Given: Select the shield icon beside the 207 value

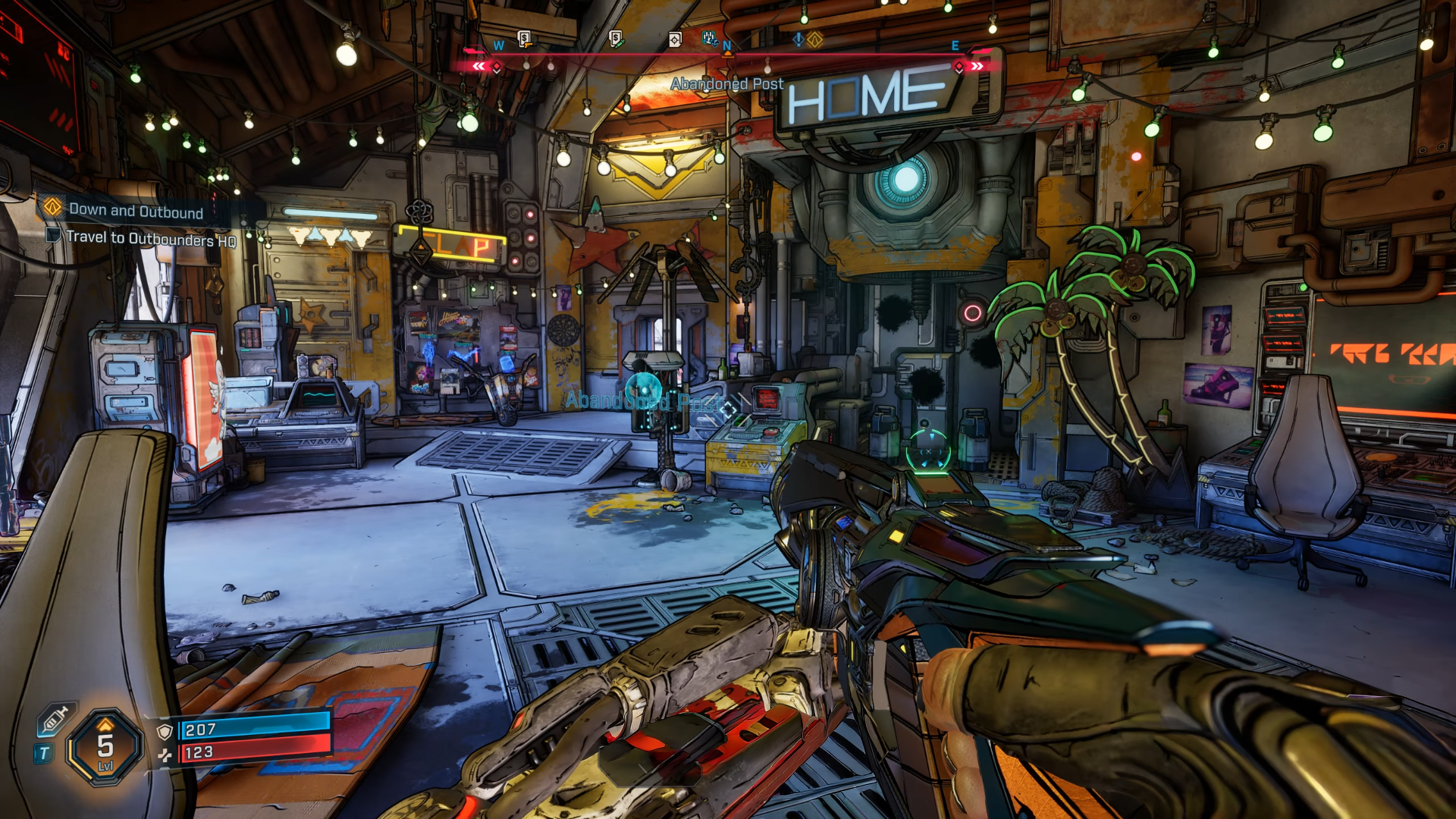Looking at the screenshot, I should (165, 731).
